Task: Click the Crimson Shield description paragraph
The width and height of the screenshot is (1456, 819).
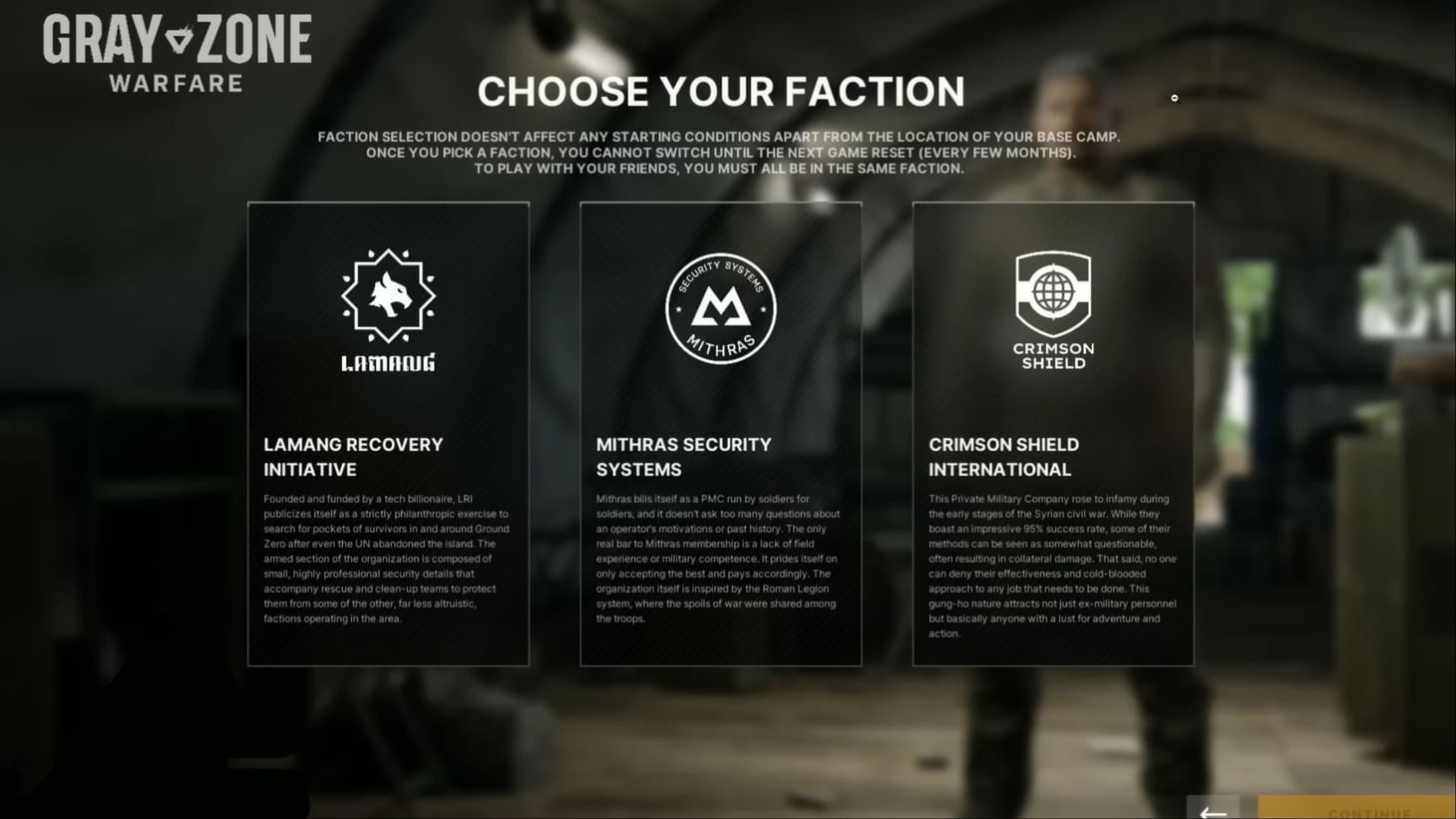Action: 1052,566
